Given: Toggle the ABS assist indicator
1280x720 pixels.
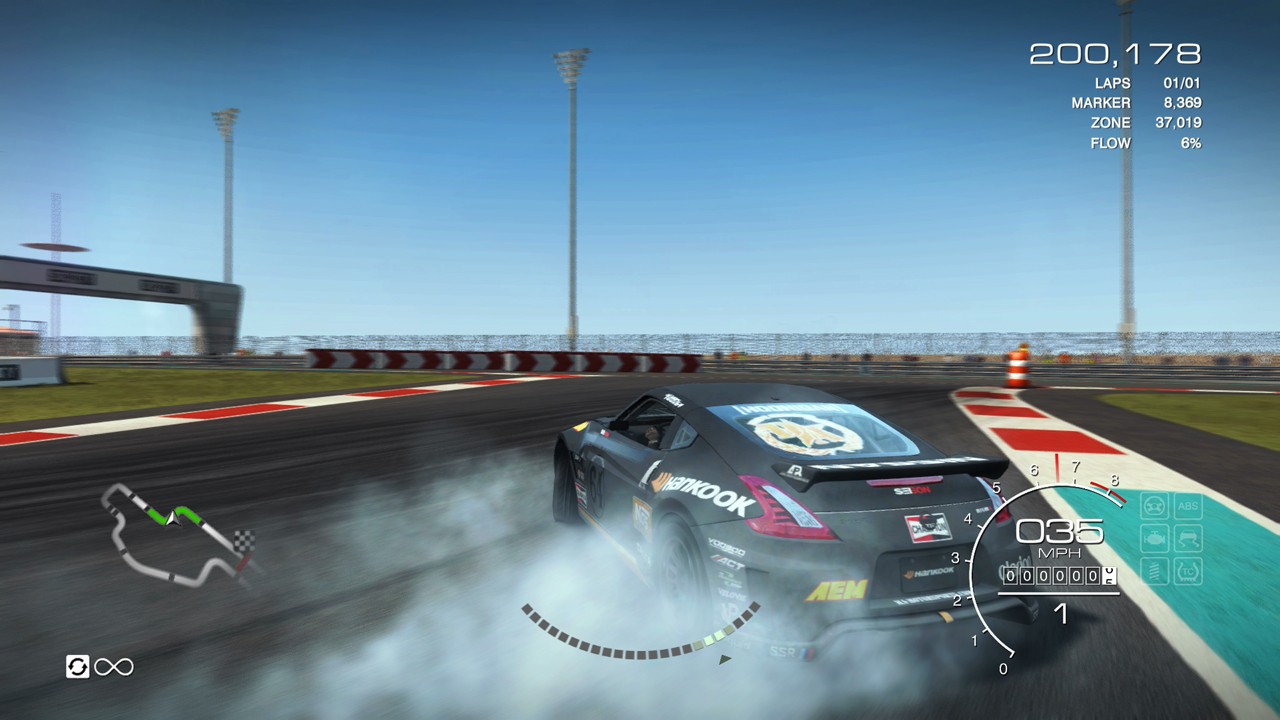Looking at the screenshot, I should click(x=1188, y=506).
